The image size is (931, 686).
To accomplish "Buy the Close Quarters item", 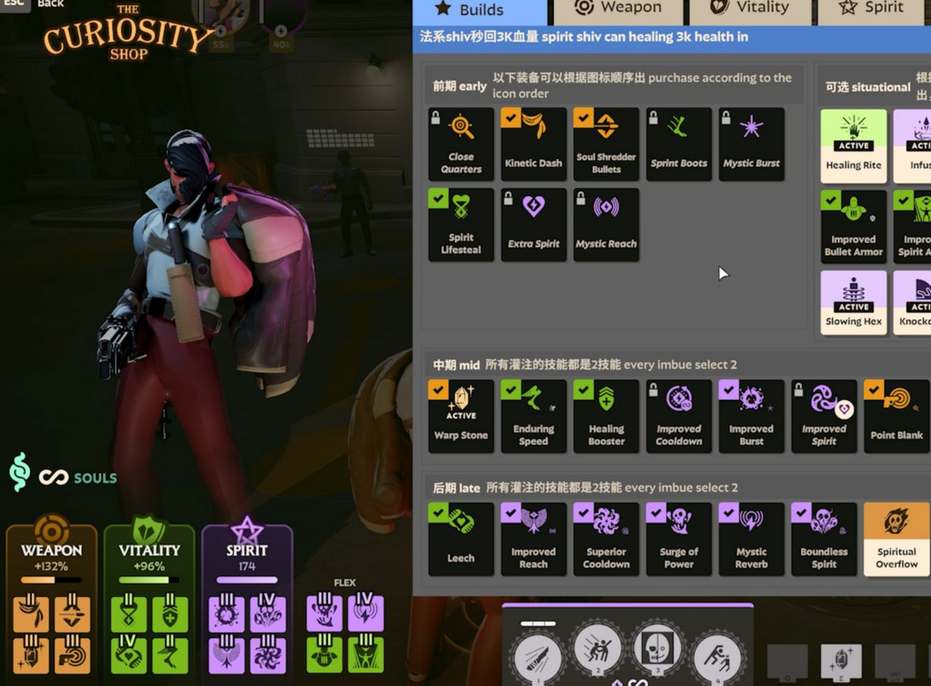I will coord(461,144).
